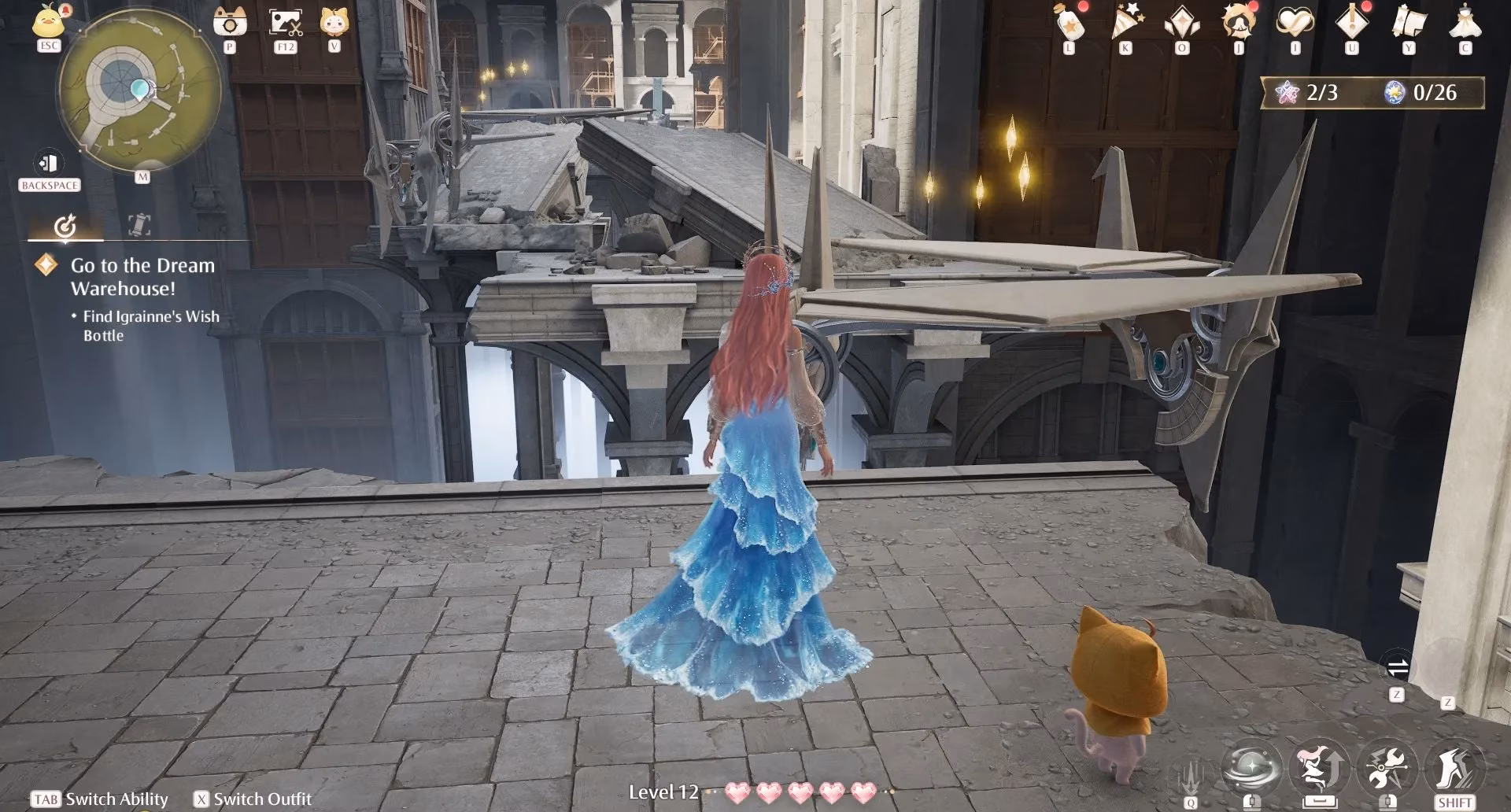1511x812 pixels.
Task: Open the dress wardrobe menu (C)
Action: (x=1464, y=24)
